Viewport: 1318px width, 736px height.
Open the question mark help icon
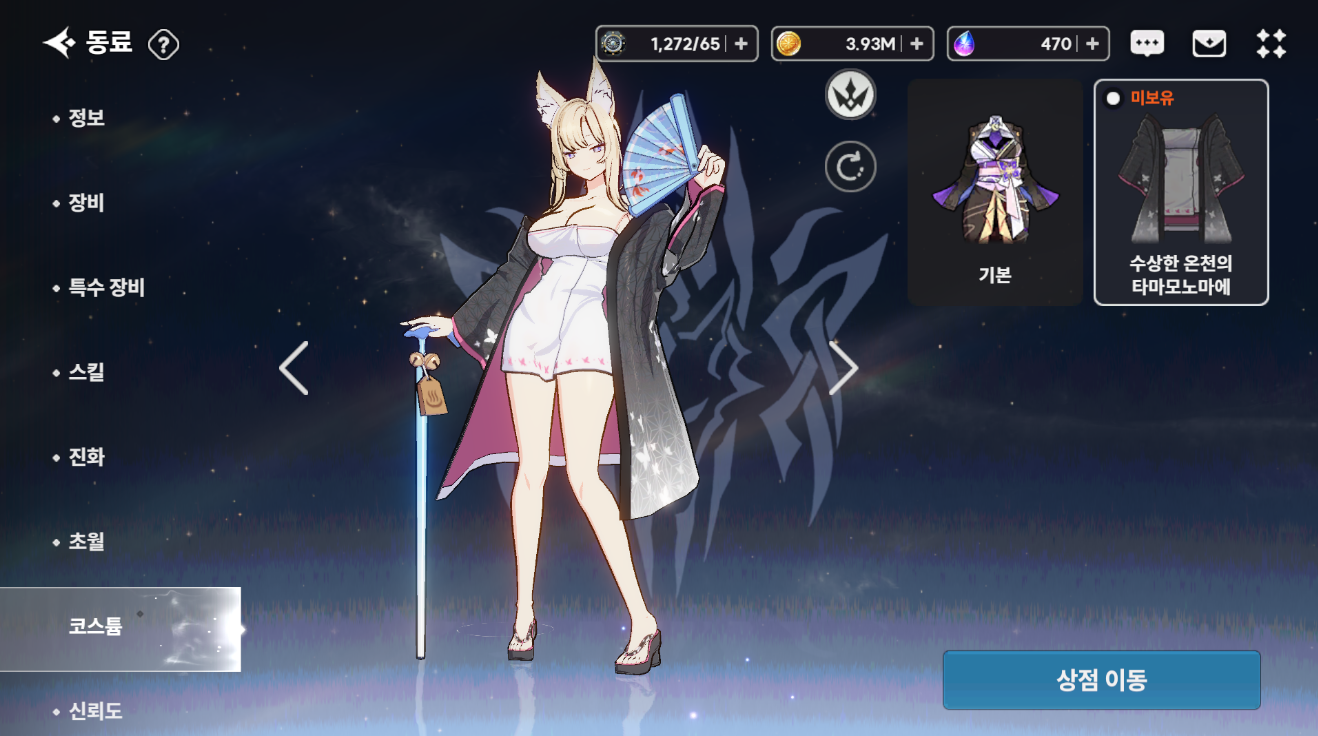[x=163, y=44]
